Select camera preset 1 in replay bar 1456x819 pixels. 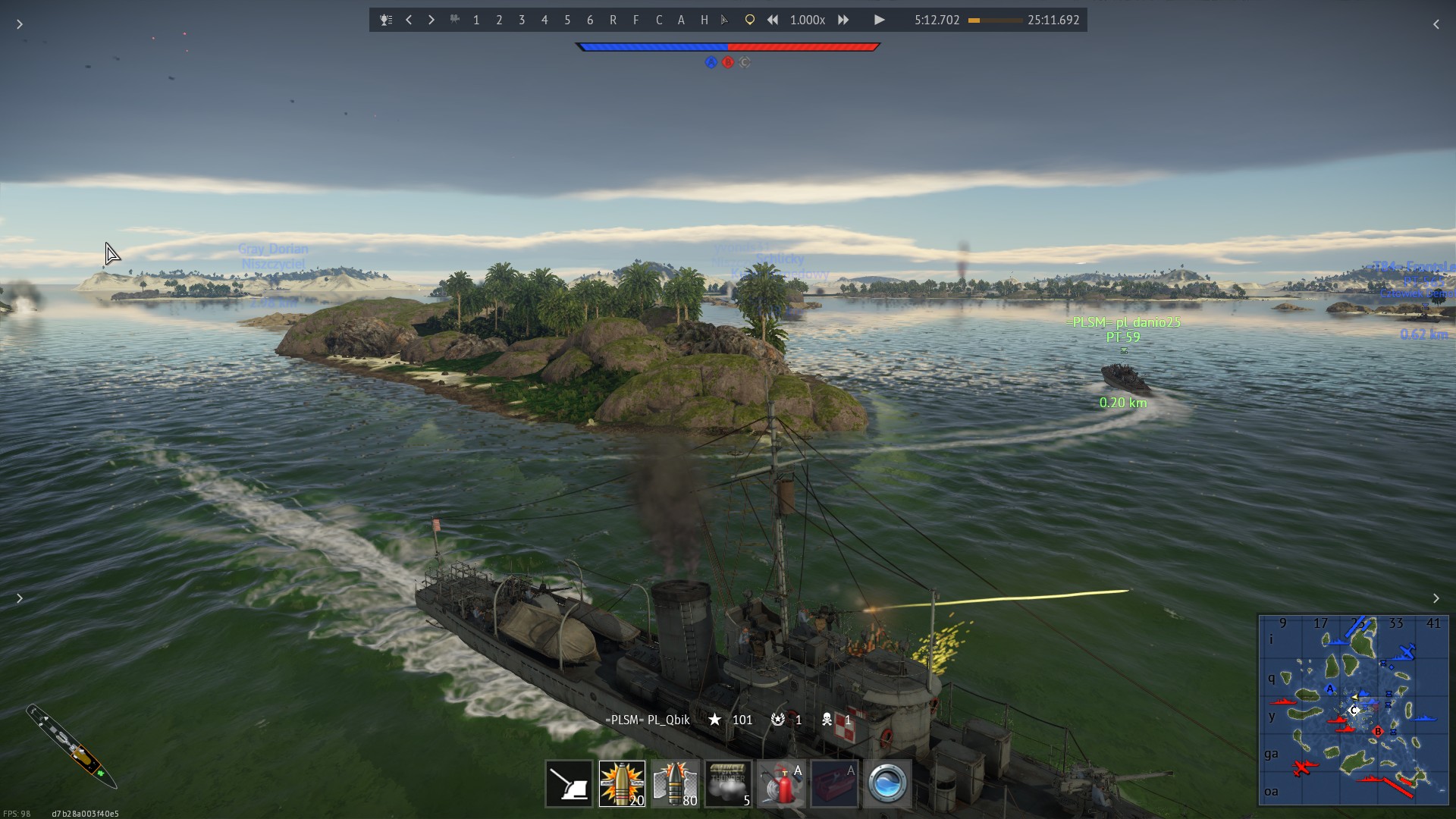476,20
